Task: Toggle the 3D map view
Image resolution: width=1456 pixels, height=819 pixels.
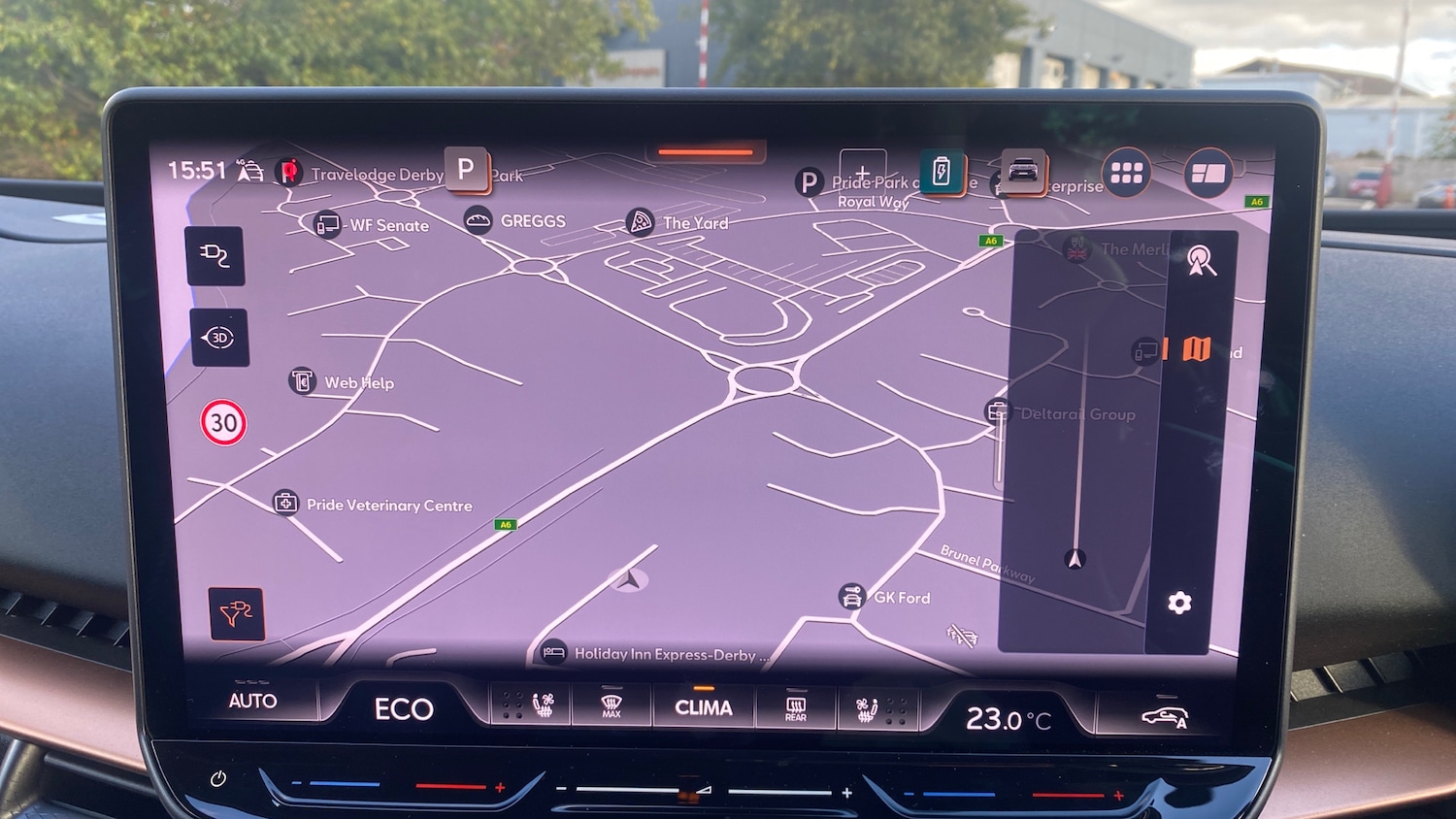Action: click(219, 338)
